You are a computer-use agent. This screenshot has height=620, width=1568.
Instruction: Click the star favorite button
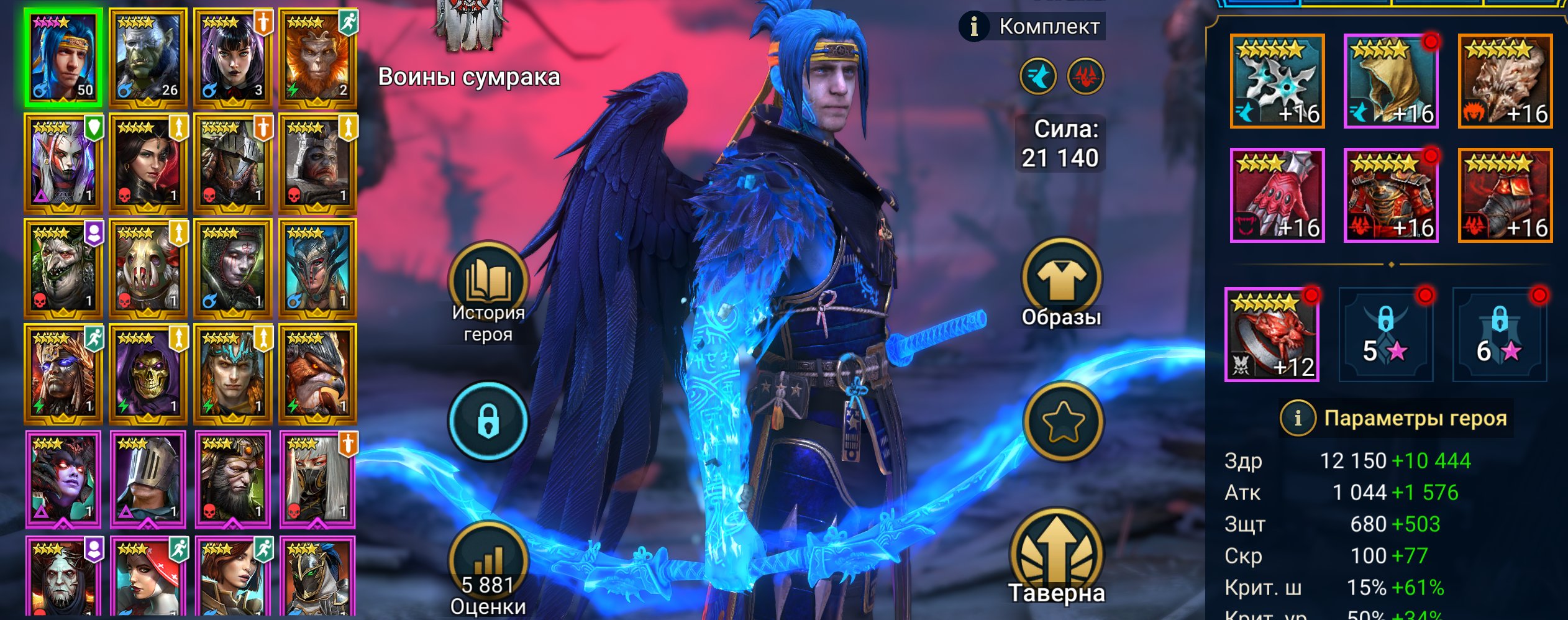1063,421
